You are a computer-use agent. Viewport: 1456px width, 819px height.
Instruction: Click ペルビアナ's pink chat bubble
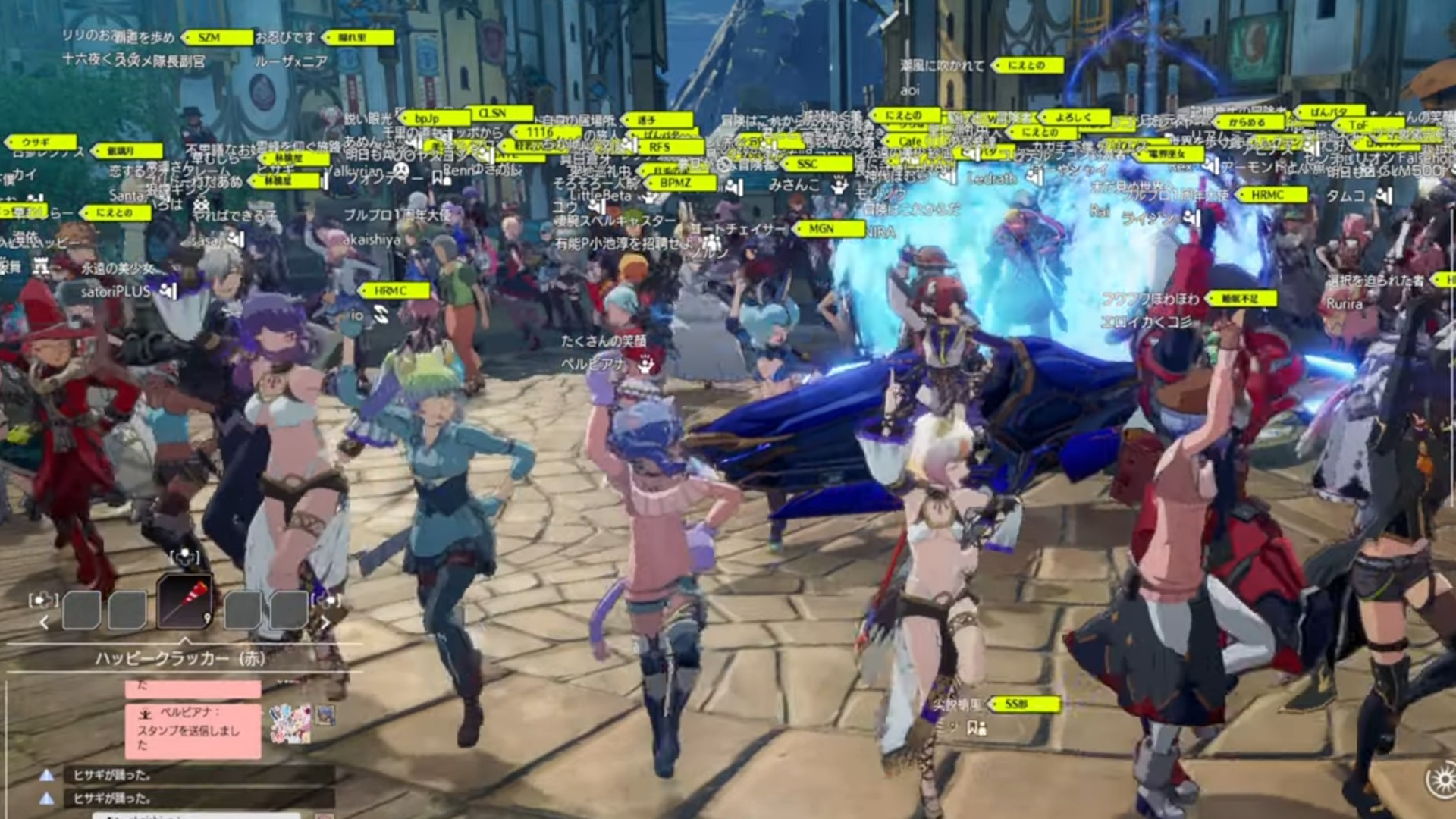click(192, 730)
